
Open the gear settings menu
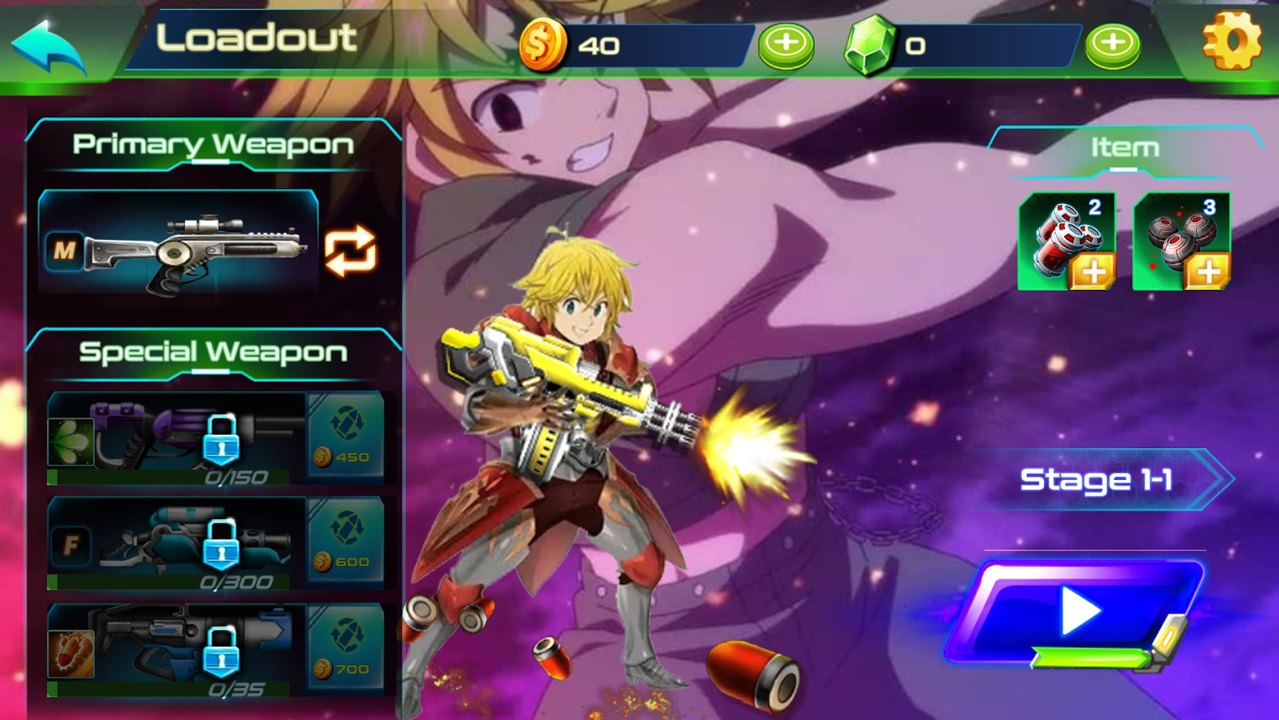1231,41
